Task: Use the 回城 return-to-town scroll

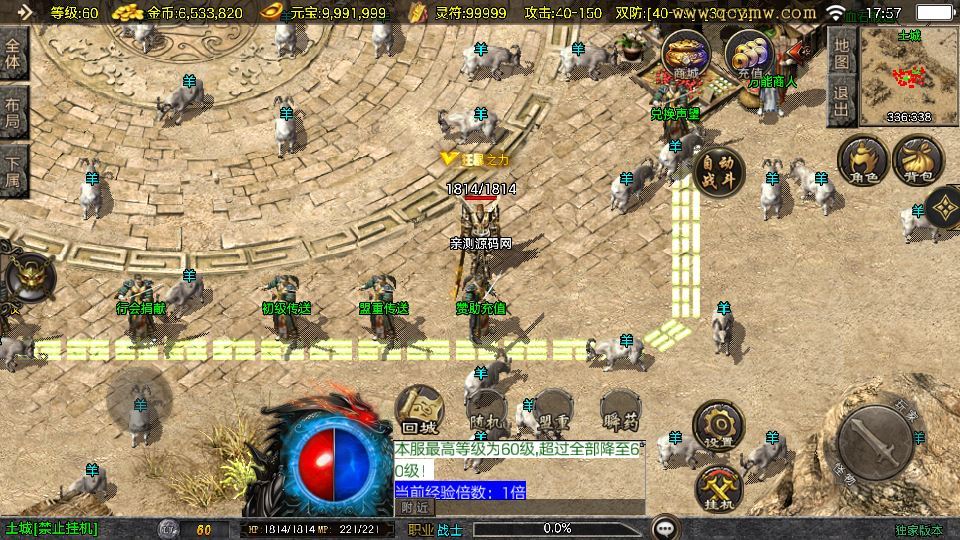Action: (x=419, y=408)
